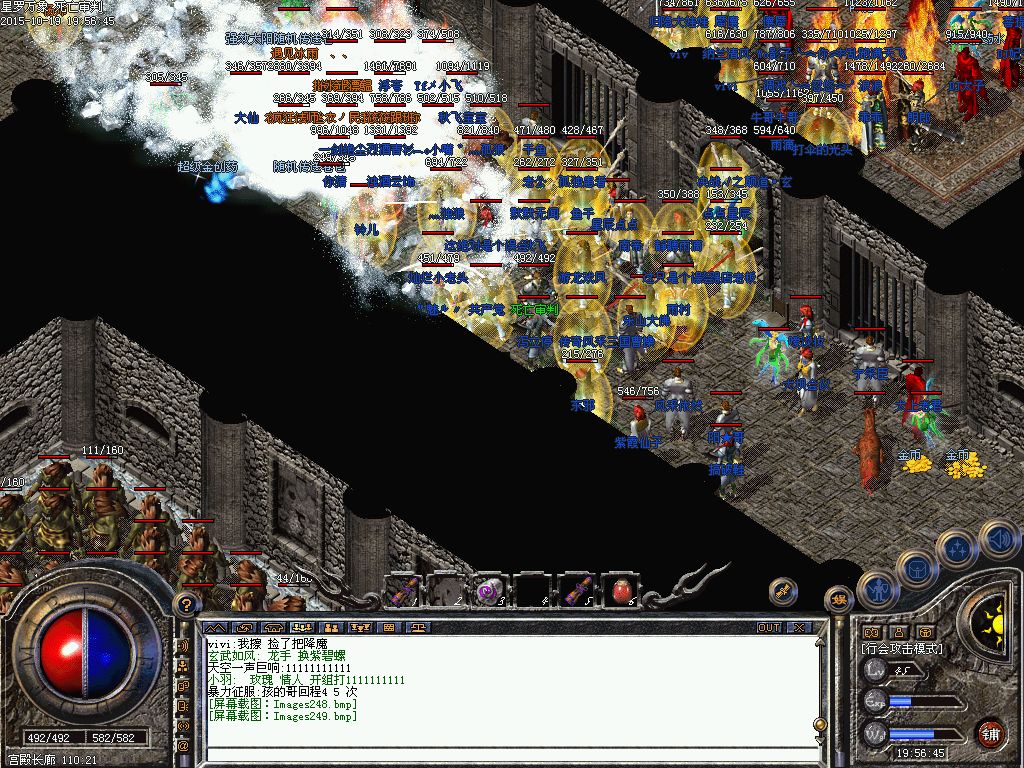
Task: Open the red 铺 shop button
Action: 990,732
